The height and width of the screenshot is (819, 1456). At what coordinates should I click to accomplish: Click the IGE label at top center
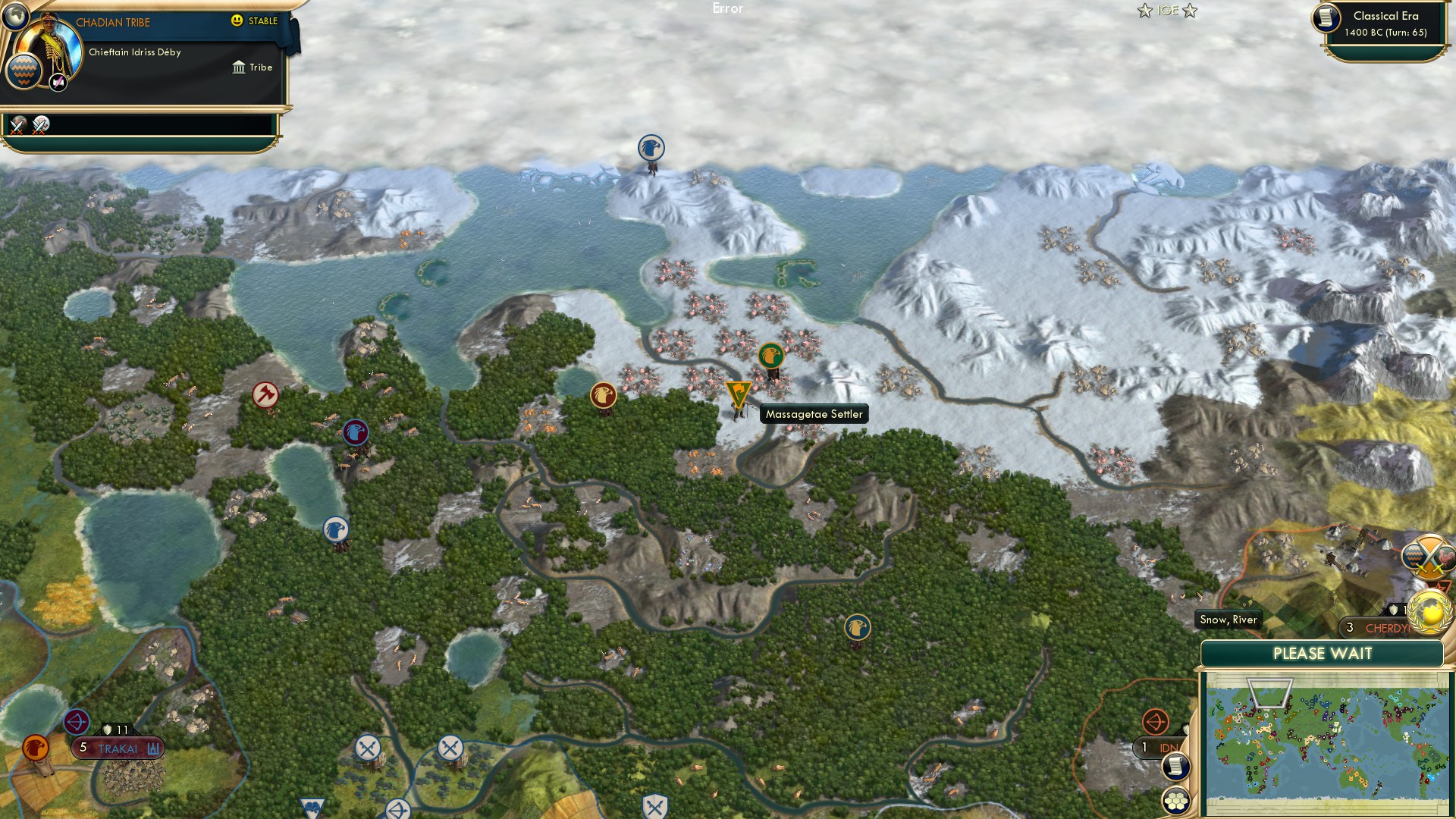1166,11
